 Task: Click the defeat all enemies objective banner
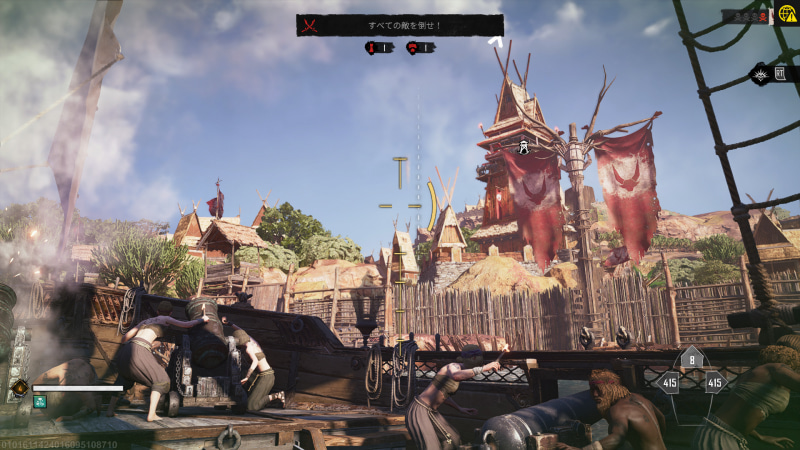(x=400, y=25)
